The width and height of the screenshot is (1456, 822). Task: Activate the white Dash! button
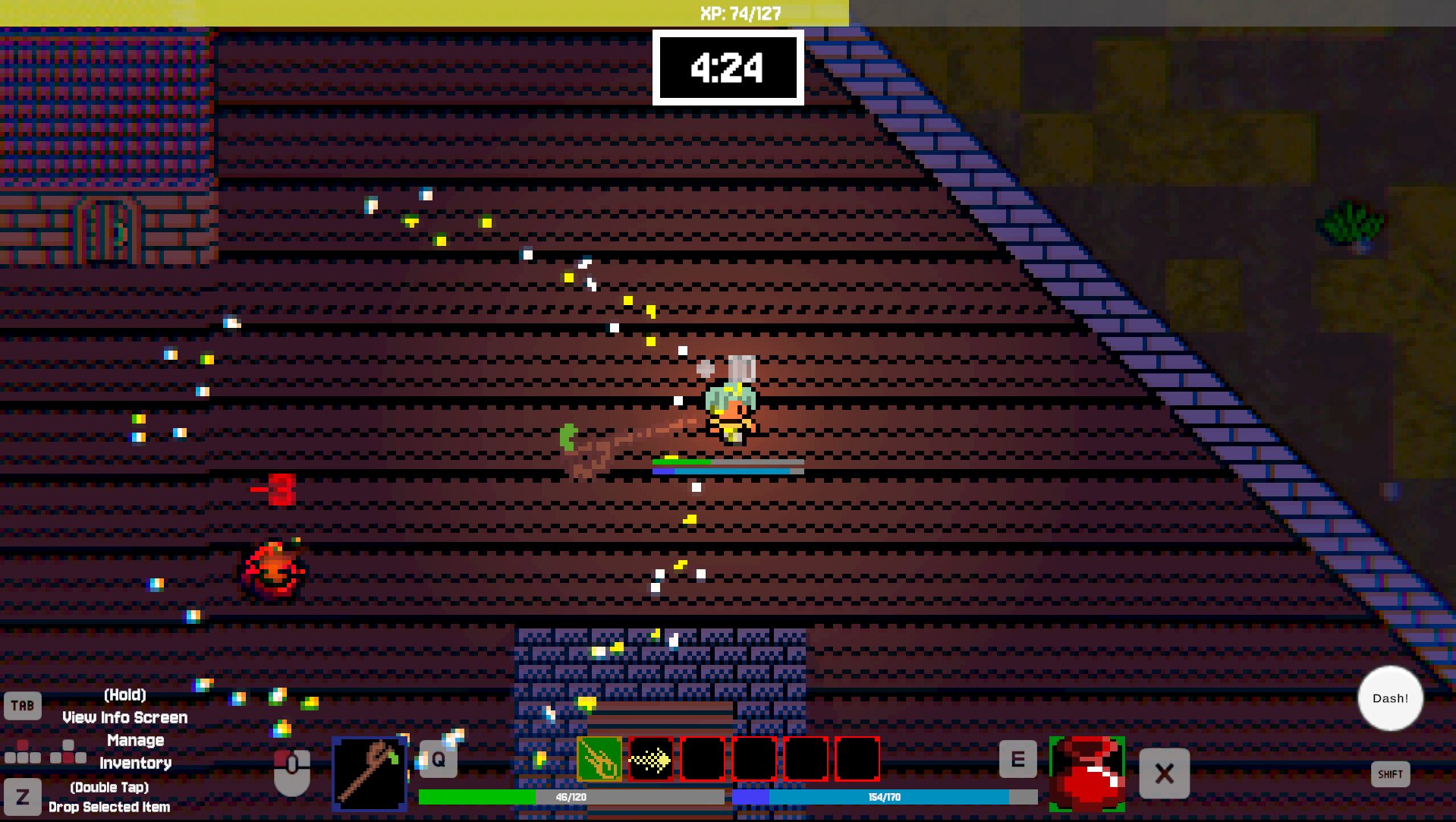point(1390,698)
